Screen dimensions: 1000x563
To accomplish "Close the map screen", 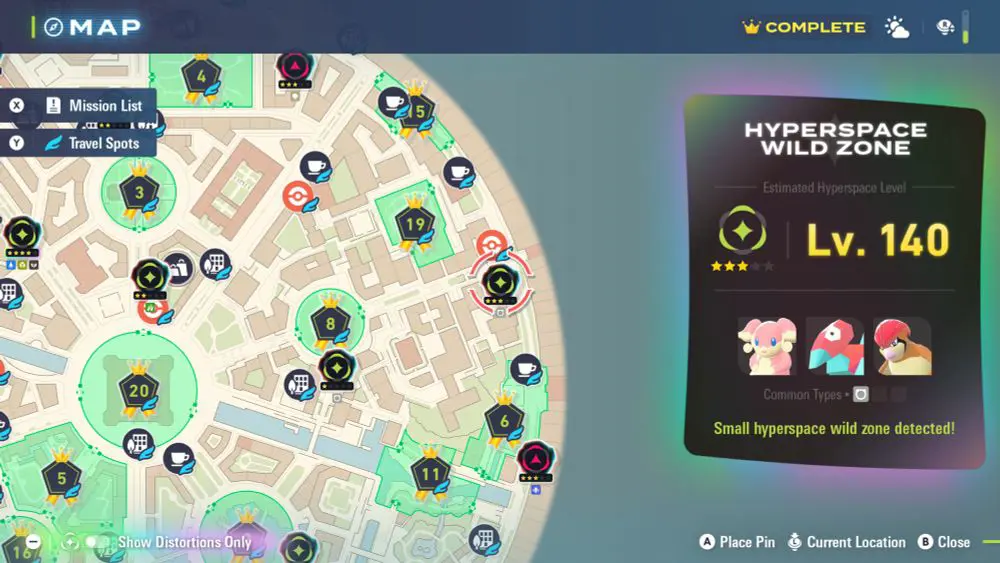I will coord(943,542).
